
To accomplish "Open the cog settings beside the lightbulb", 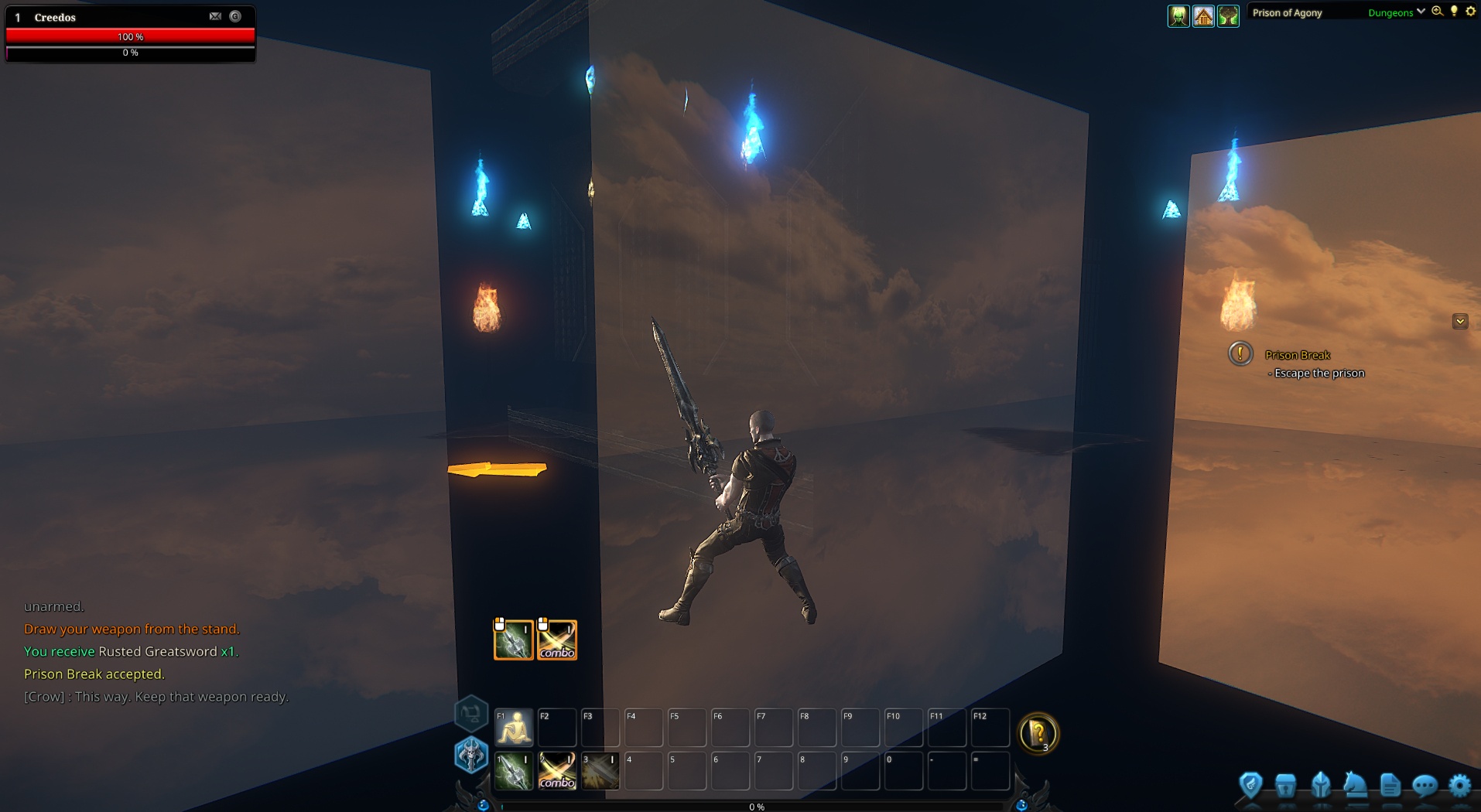I will pos(1471,12).
